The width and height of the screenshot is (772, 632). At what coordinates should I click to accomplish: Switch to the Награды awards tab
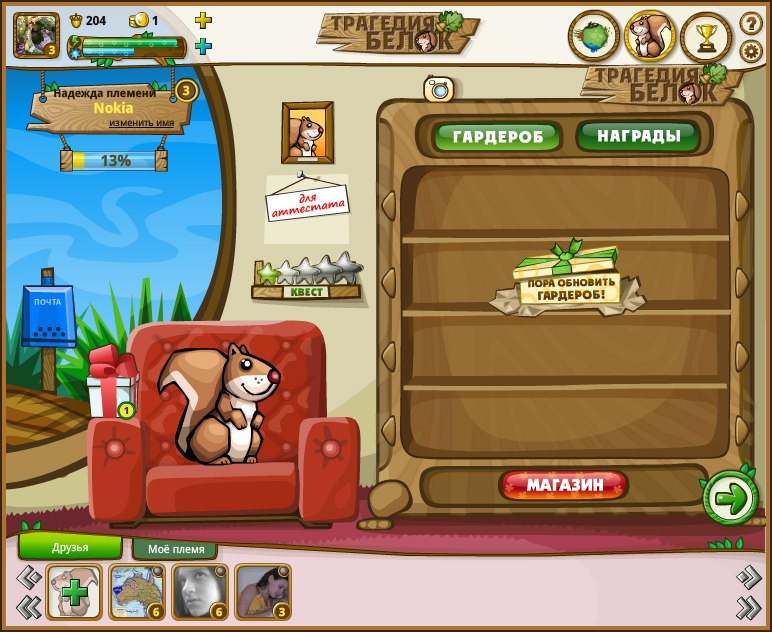tap(638, 135)
